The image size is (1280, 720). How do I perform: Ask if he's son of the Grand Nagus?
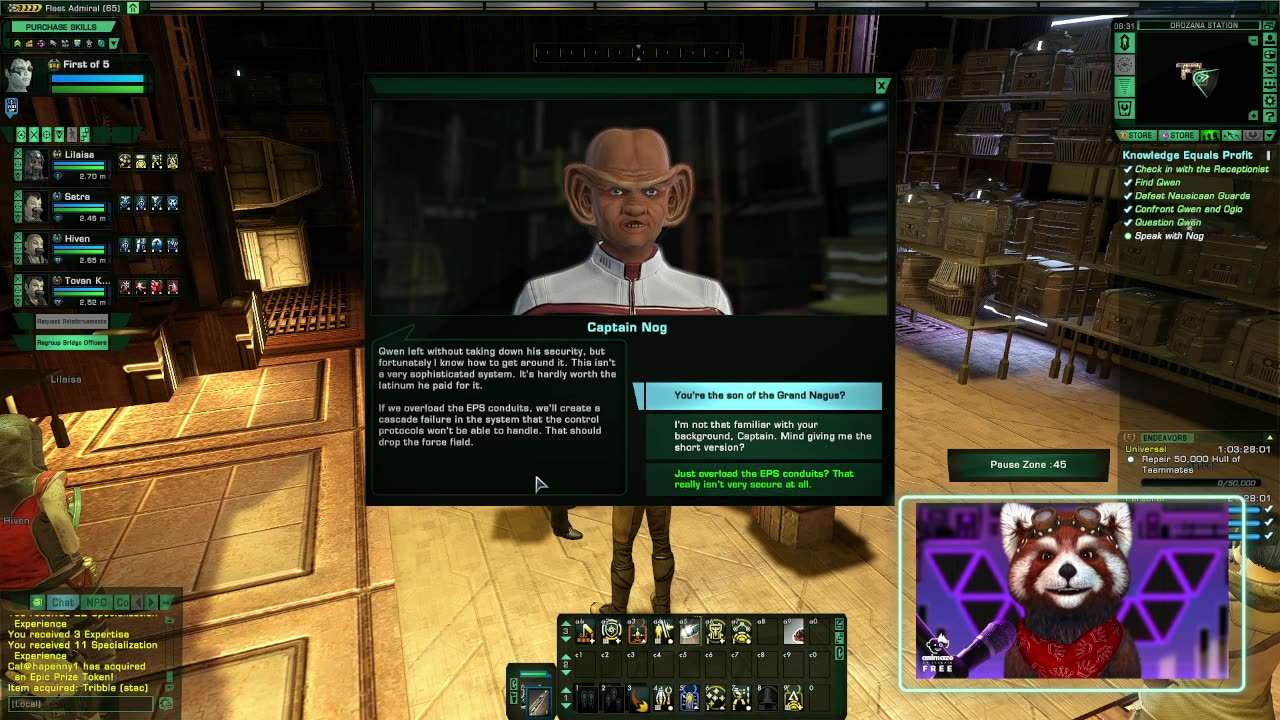click(x=759, y=395)
